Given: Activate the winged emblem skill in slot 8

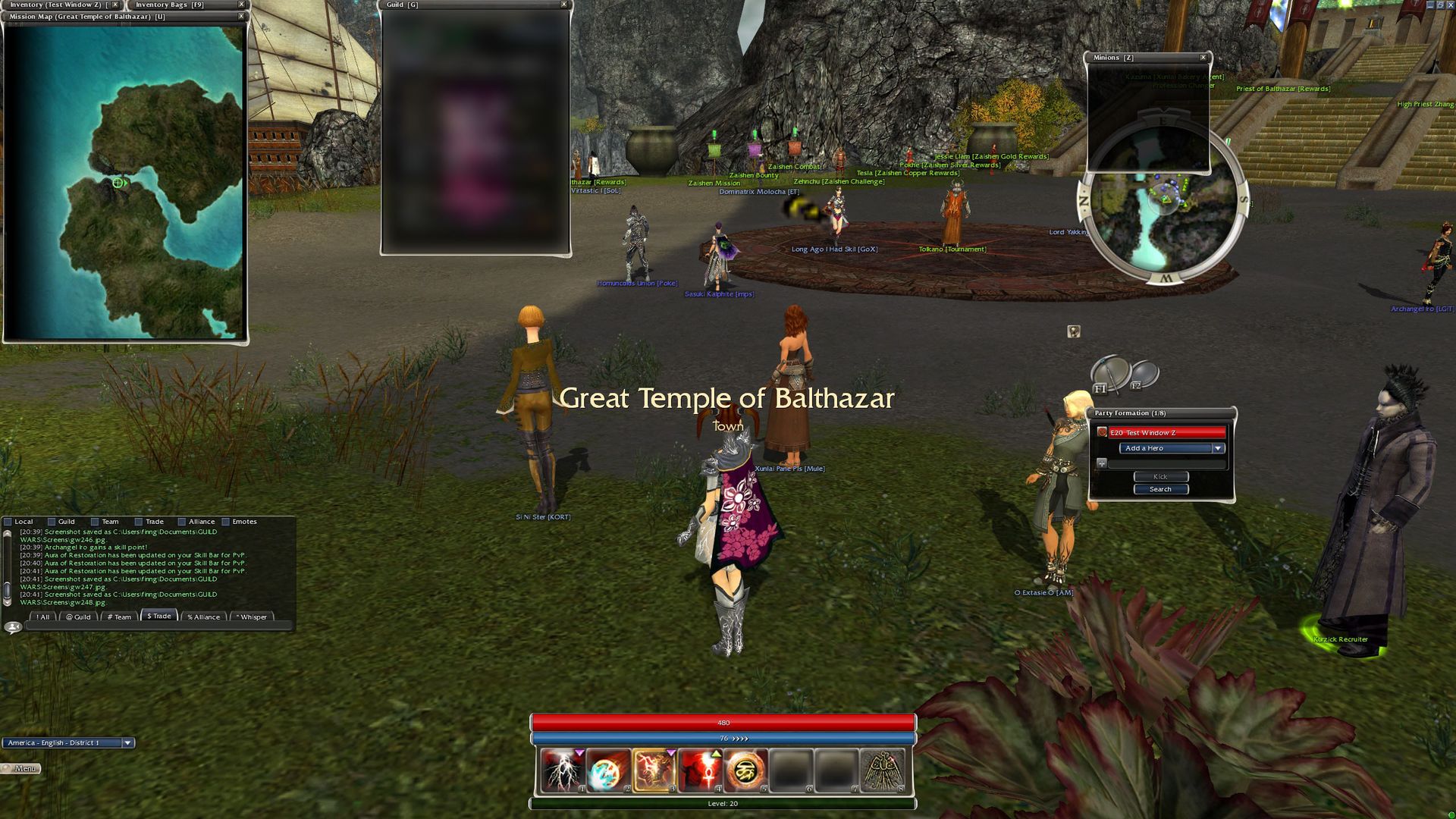Looking at the screenshot, I should (882, 770).
